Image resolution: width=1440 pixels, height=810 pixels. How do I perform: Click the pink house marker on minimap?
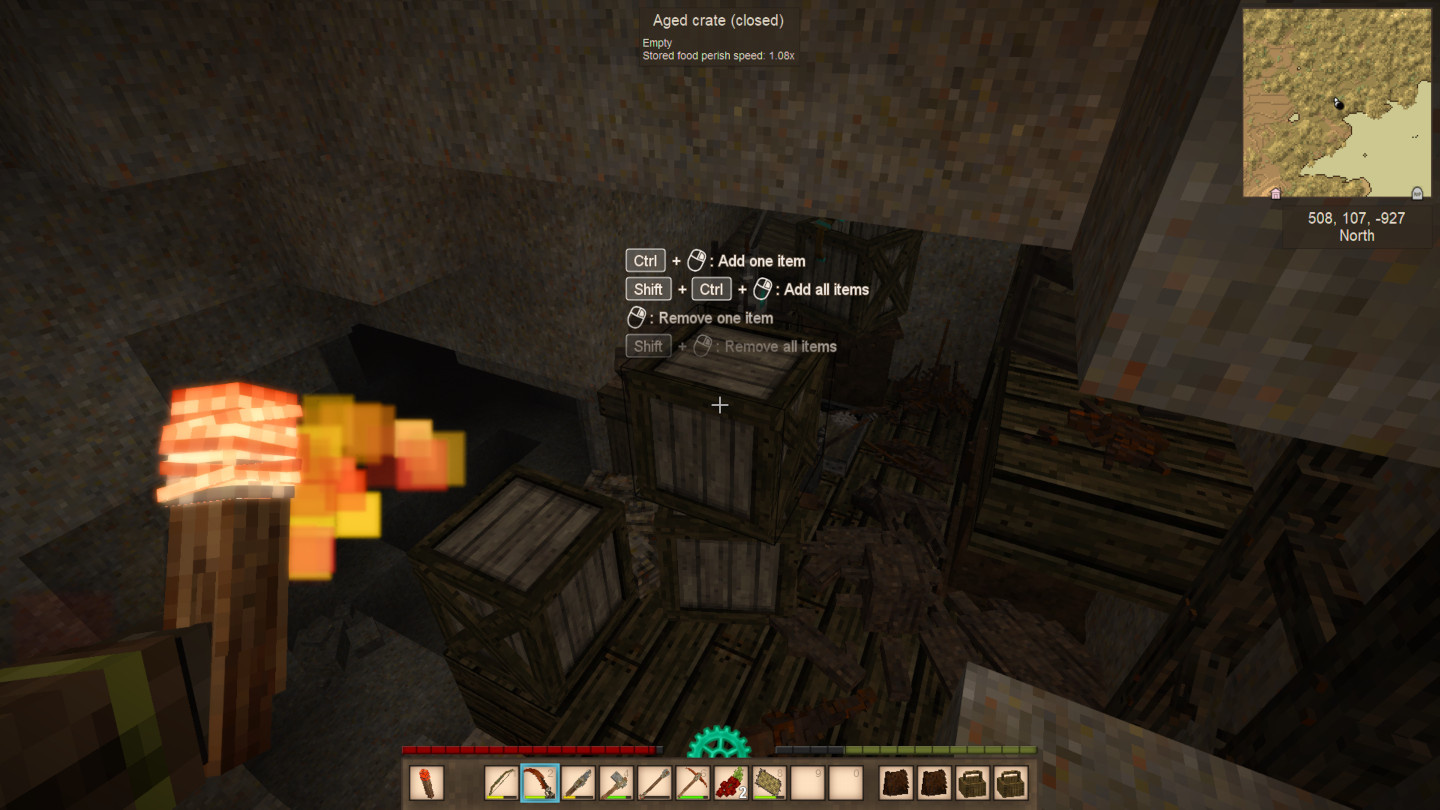[1275, 194]
